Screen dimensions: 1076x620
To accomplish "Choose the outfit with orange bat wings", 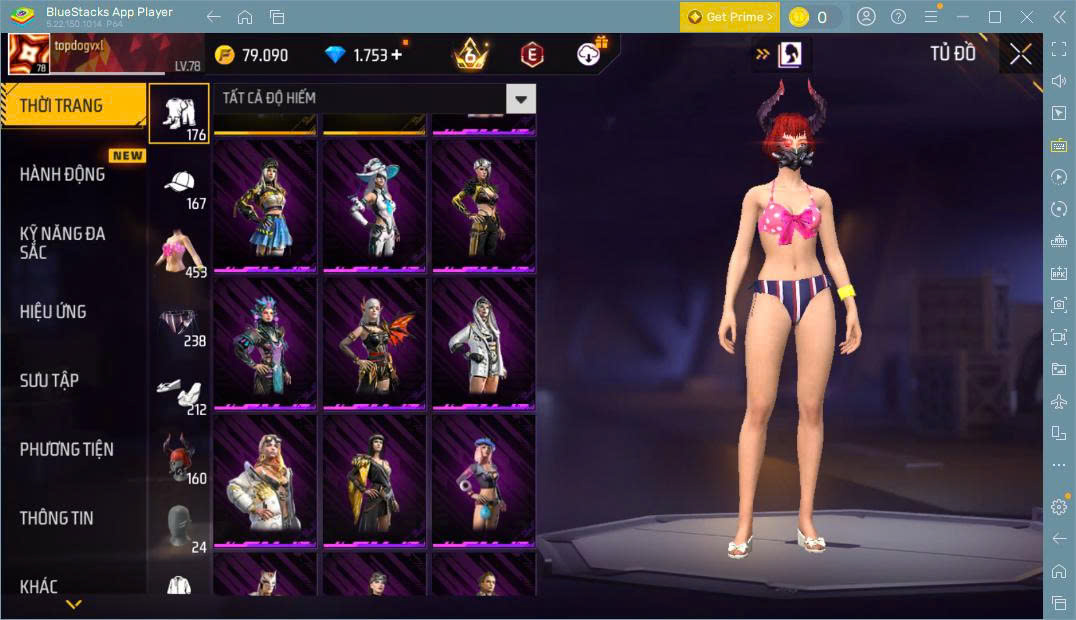I will point(374,343).
